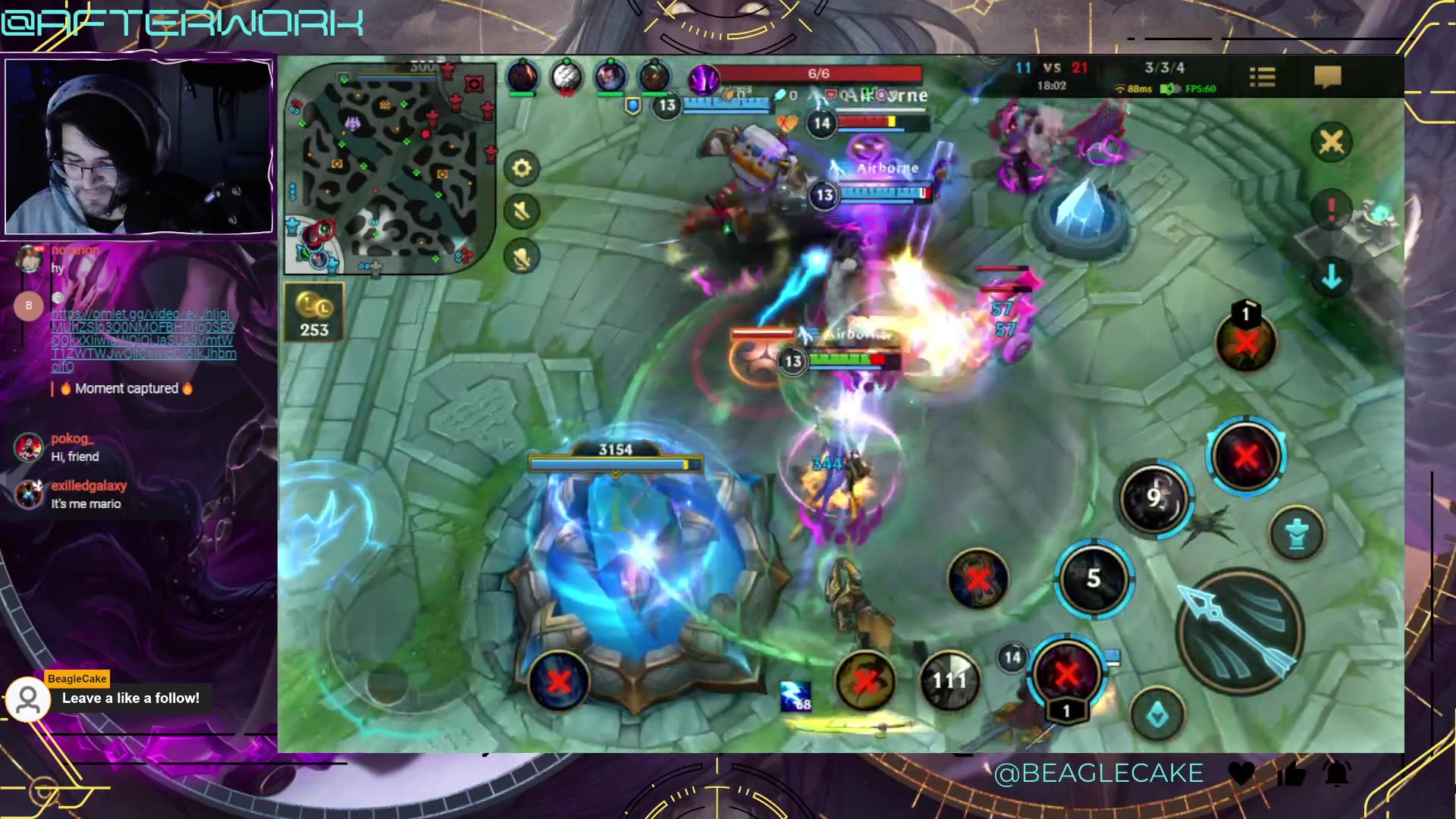
Task: Toggle the muted speaker icon
Action: 522,211
